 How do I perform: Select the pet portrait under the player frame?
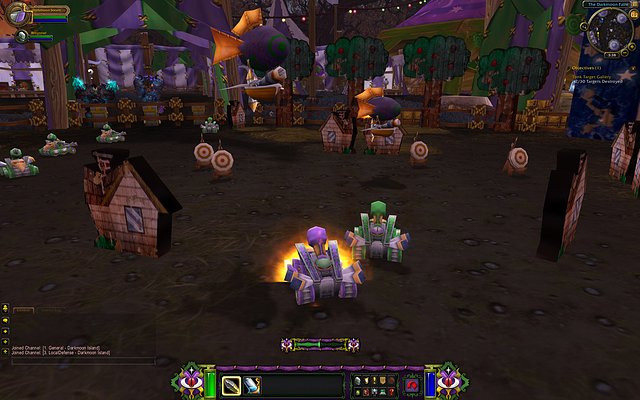tap(21, 36)
